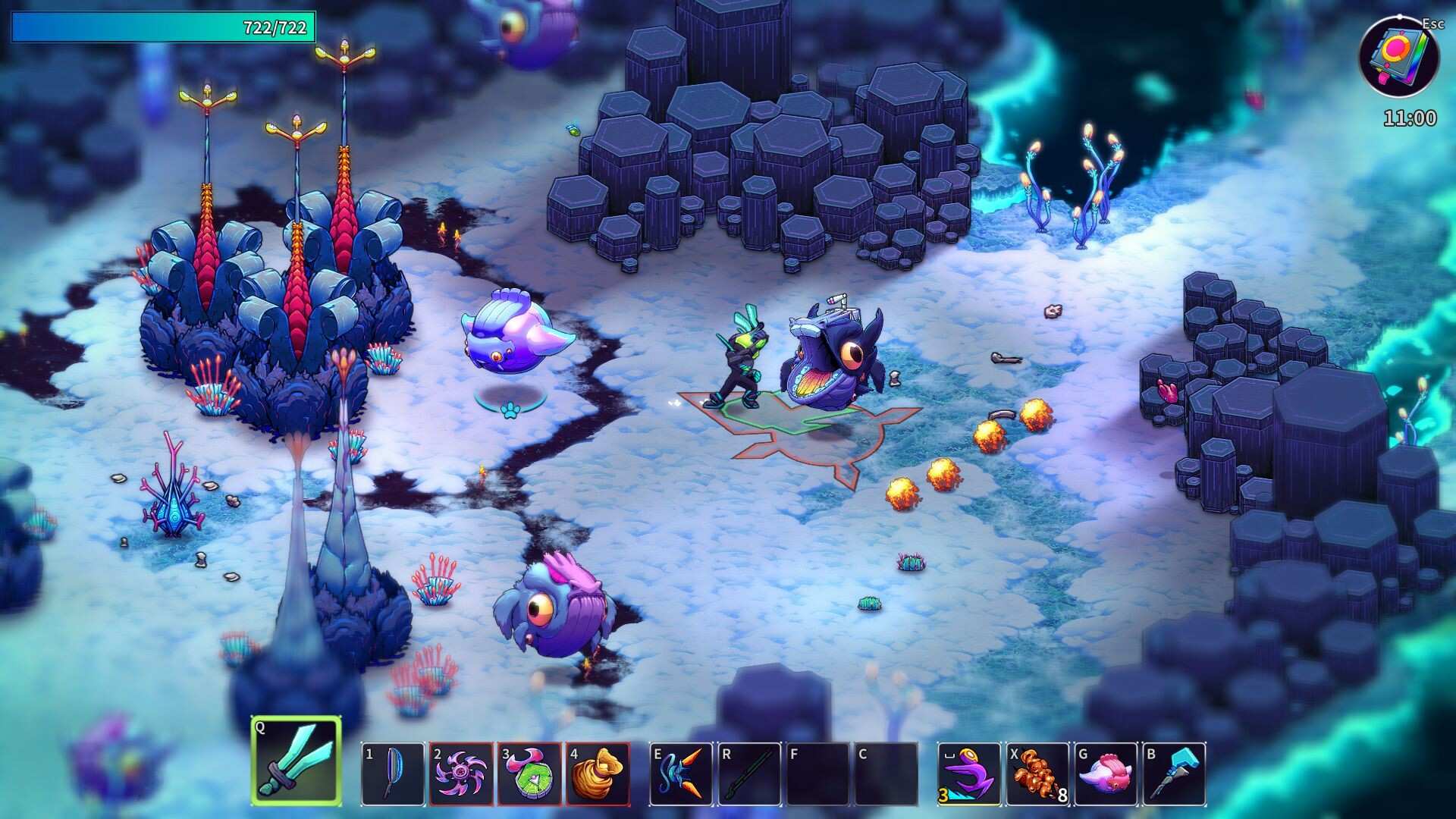Equip the hammer tool in the B slot
The width and height of the screenshot is (1456, 819).
click(x=1175, y=775)
